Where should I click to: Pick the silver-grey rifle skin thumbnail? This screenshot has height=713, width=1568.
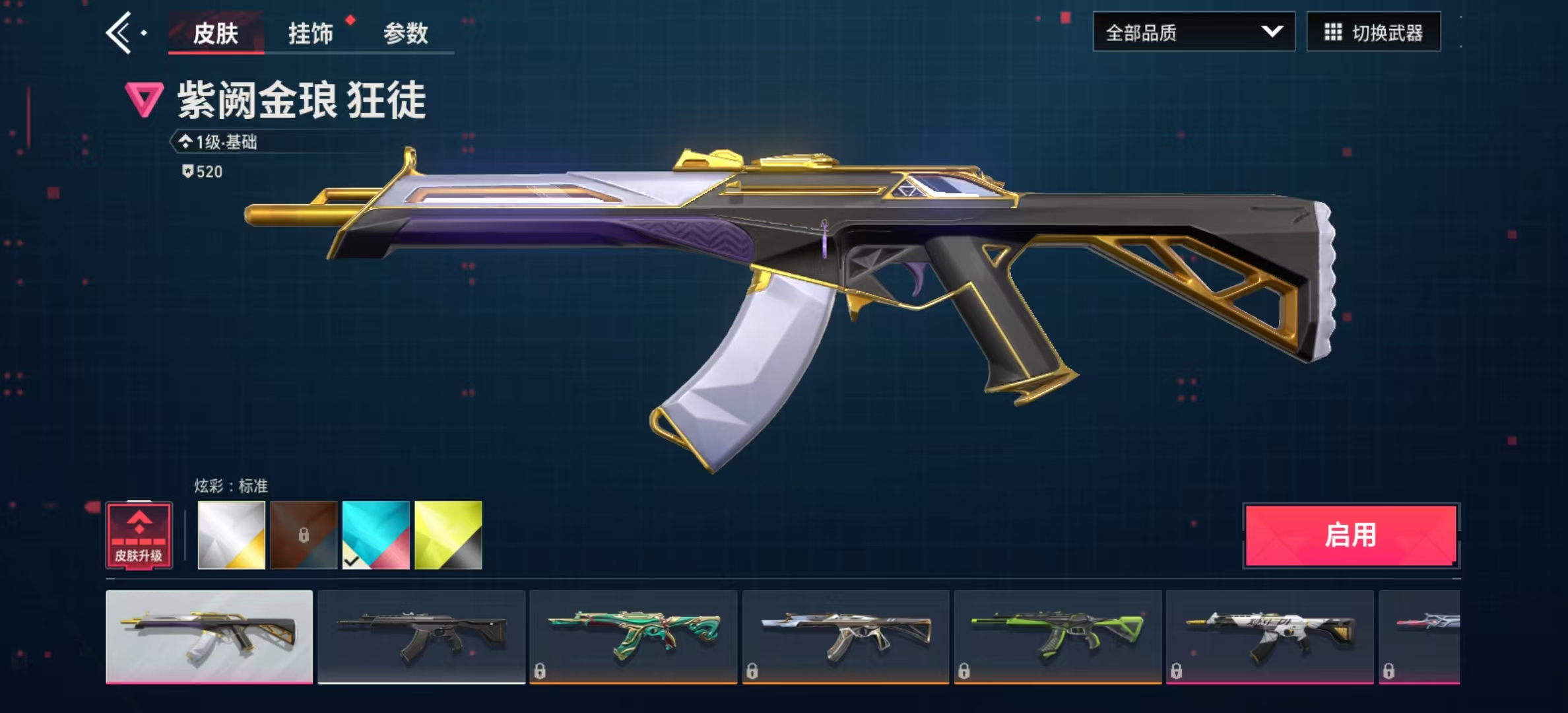point(845,636)
